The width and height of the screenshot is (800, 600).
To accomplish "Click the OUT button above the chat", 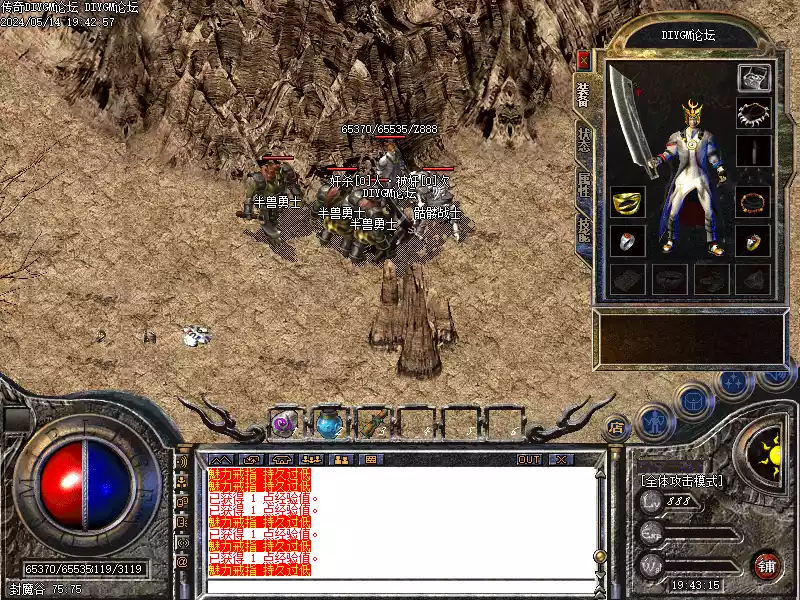I will point(529,459).
